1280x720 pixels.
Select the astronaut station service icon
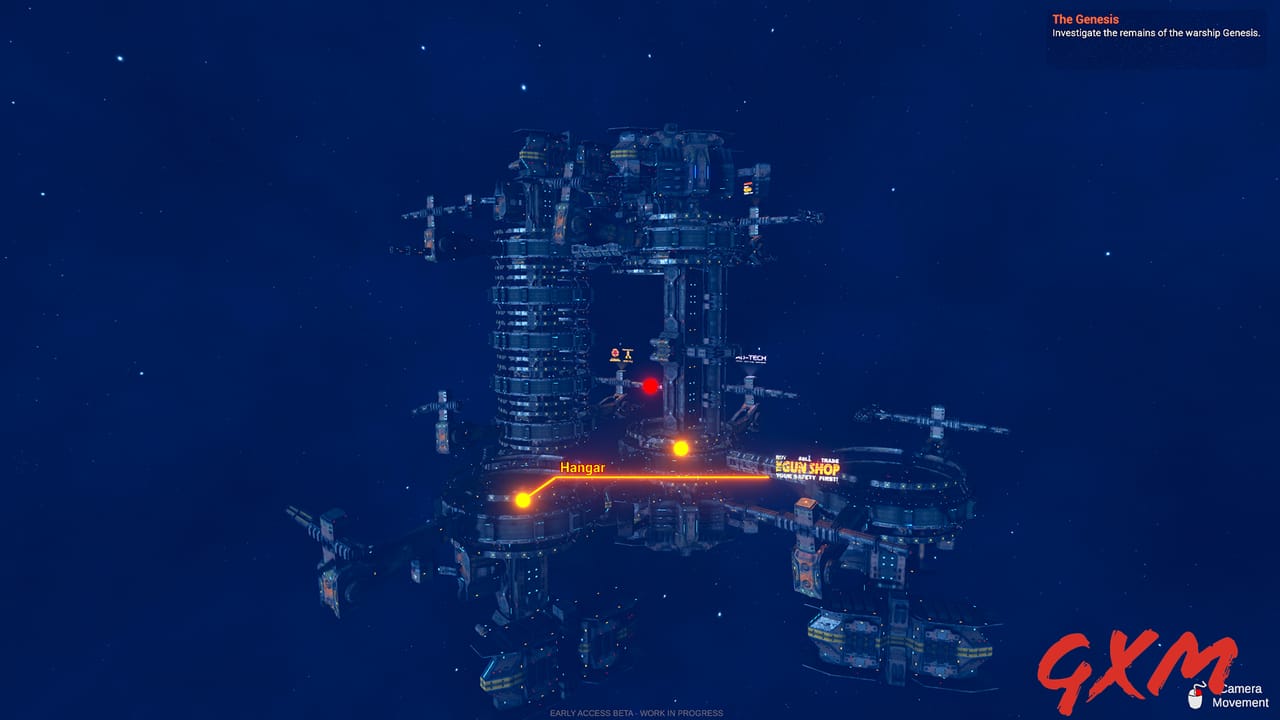pyautogui.click(x=615, y=353)
